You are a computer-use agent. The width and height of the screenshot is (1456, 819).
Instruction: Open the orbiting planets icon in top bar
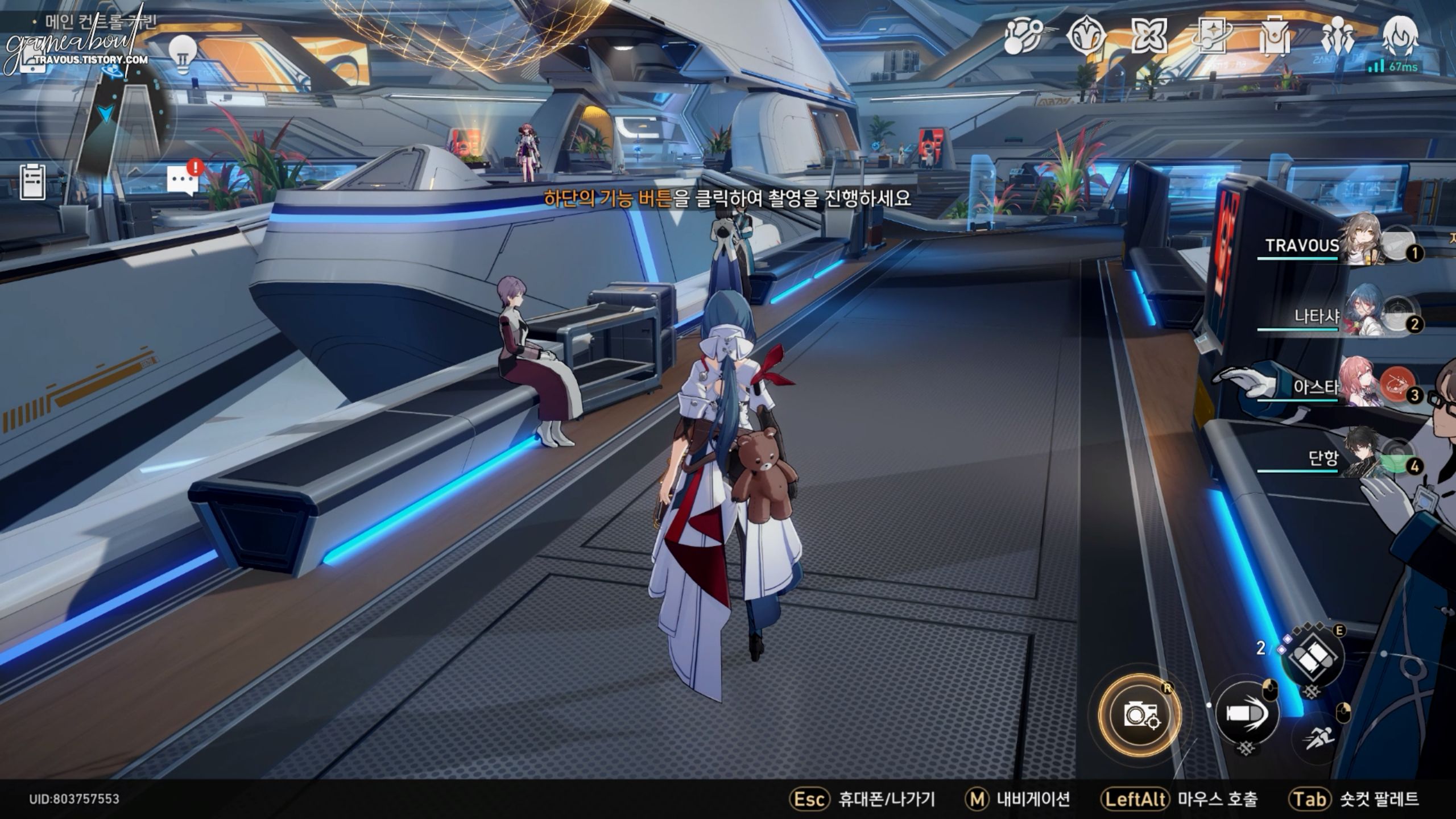point(1022,36)
